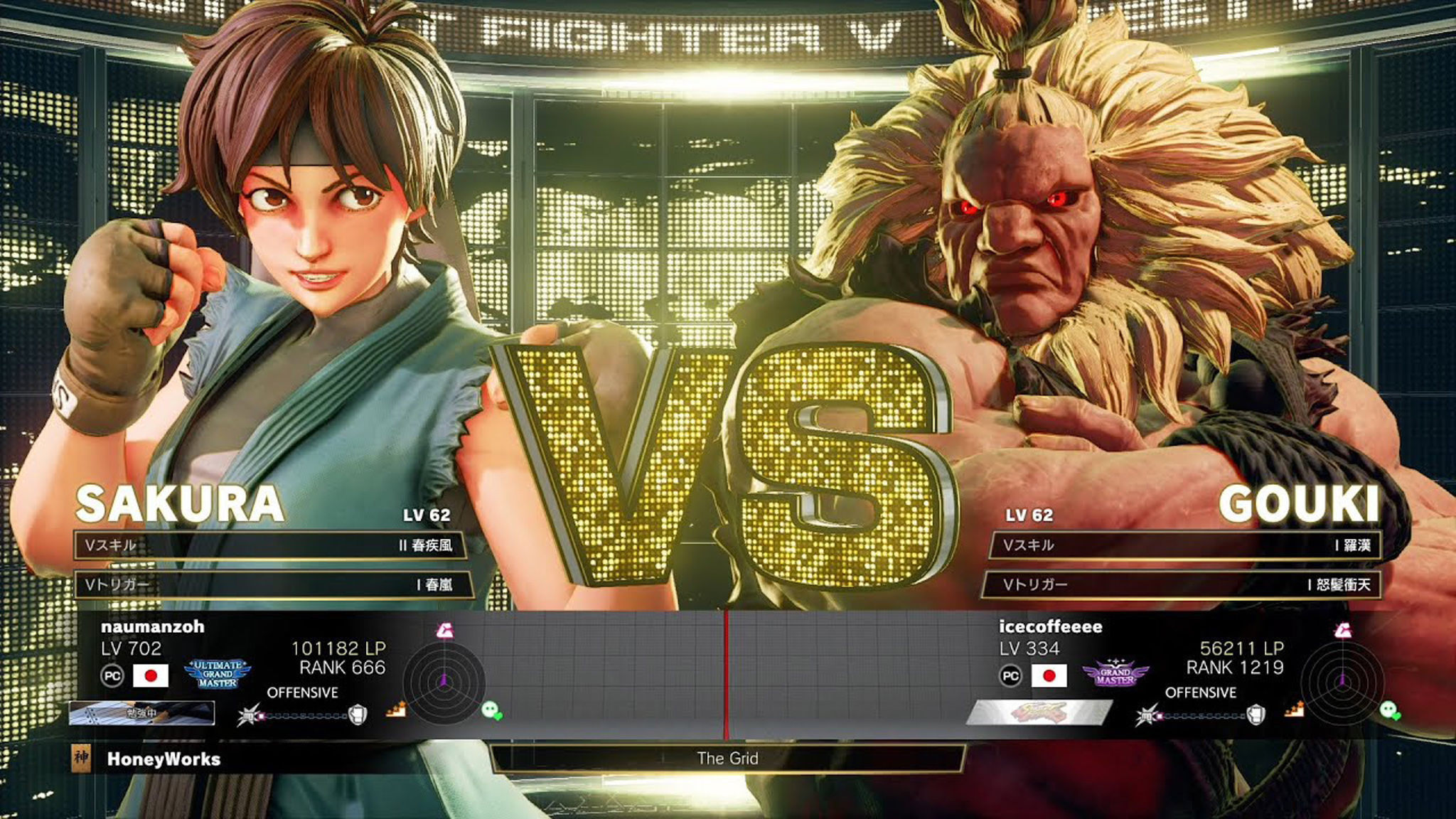Click naumanzoh's play style radar chart
This screenshot has width=1456, height=819.
click(x=444, y=681)
